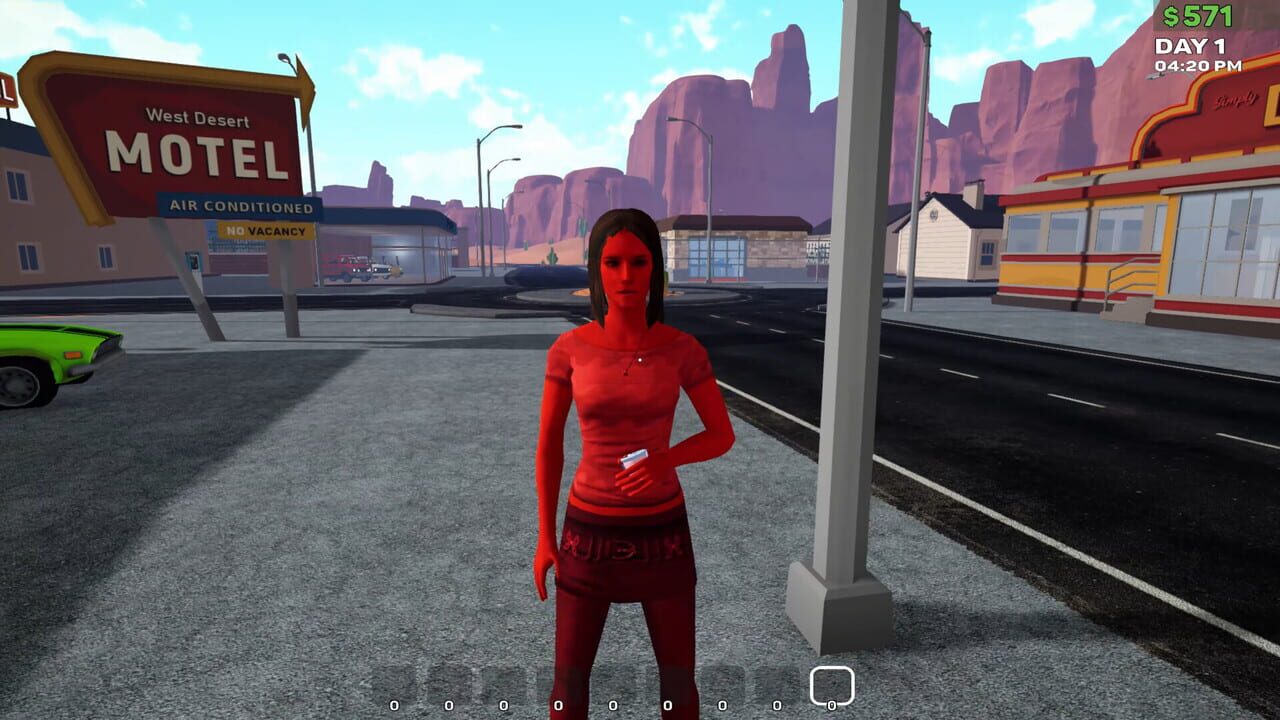
Task: Select the third hotbar inventory slot
Action: [502, 683]
